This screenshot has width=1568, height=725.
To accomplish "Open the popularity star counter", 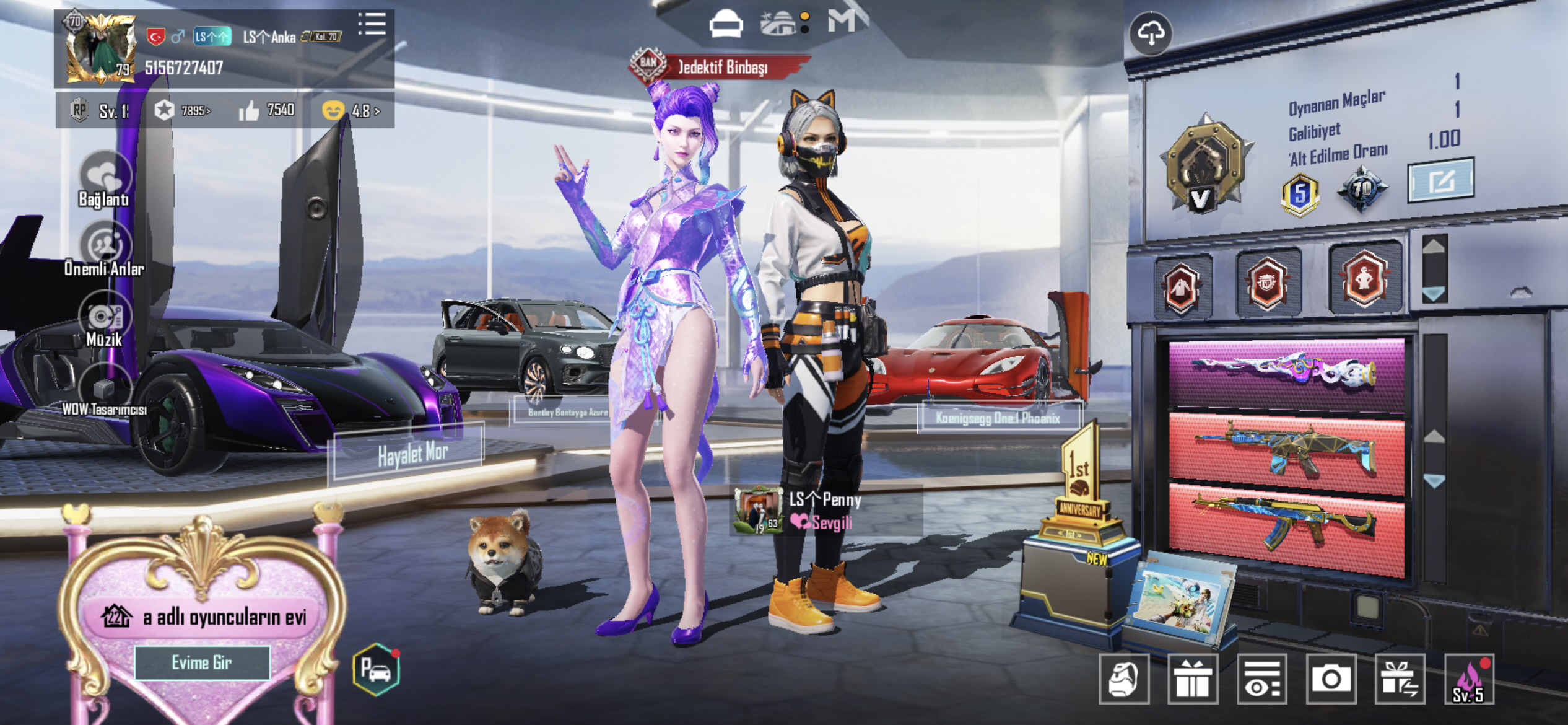I will (181, 111).
